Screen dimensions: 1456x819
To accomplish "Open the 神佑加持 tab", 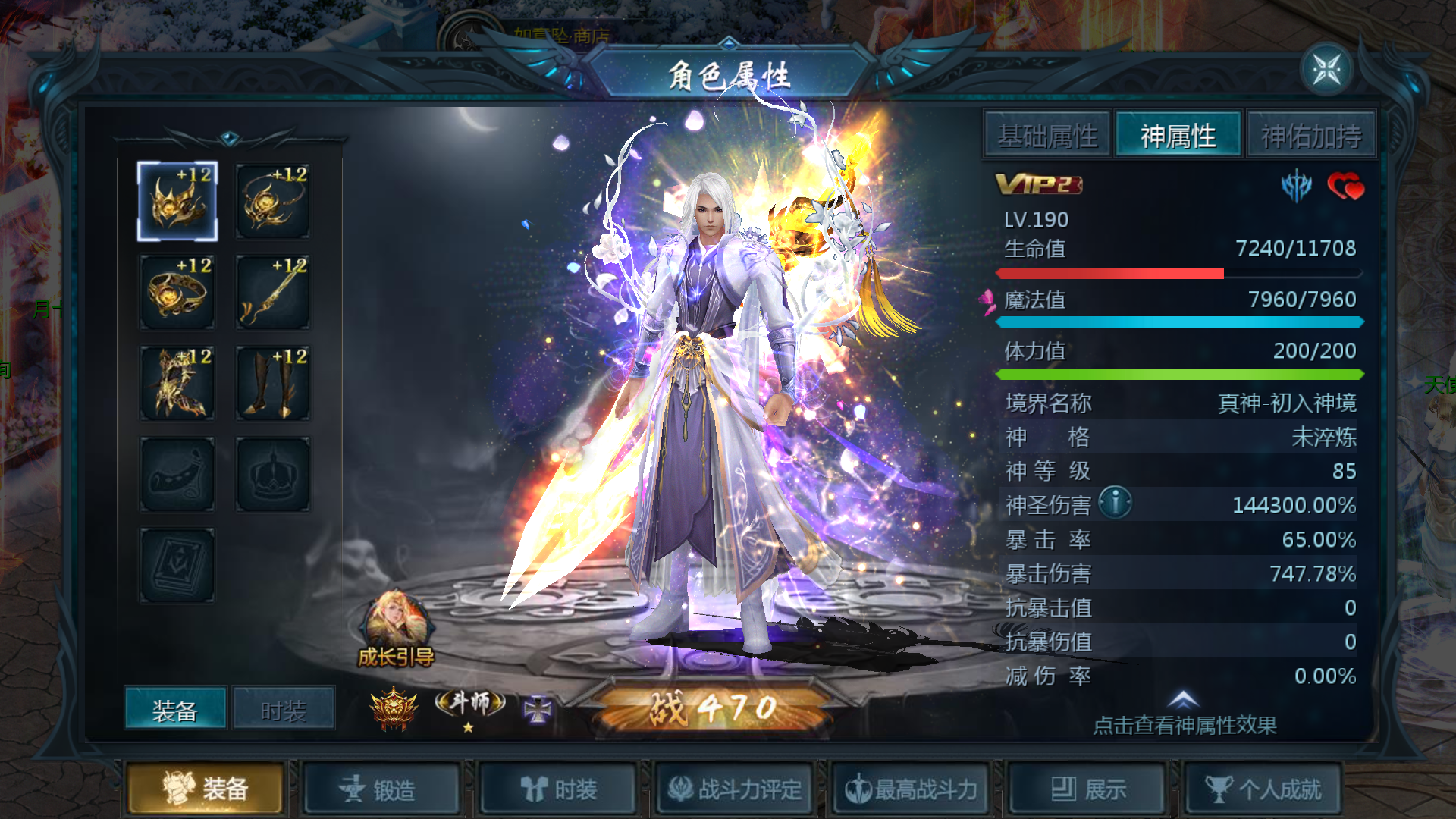I will (x=1311, y=136).
